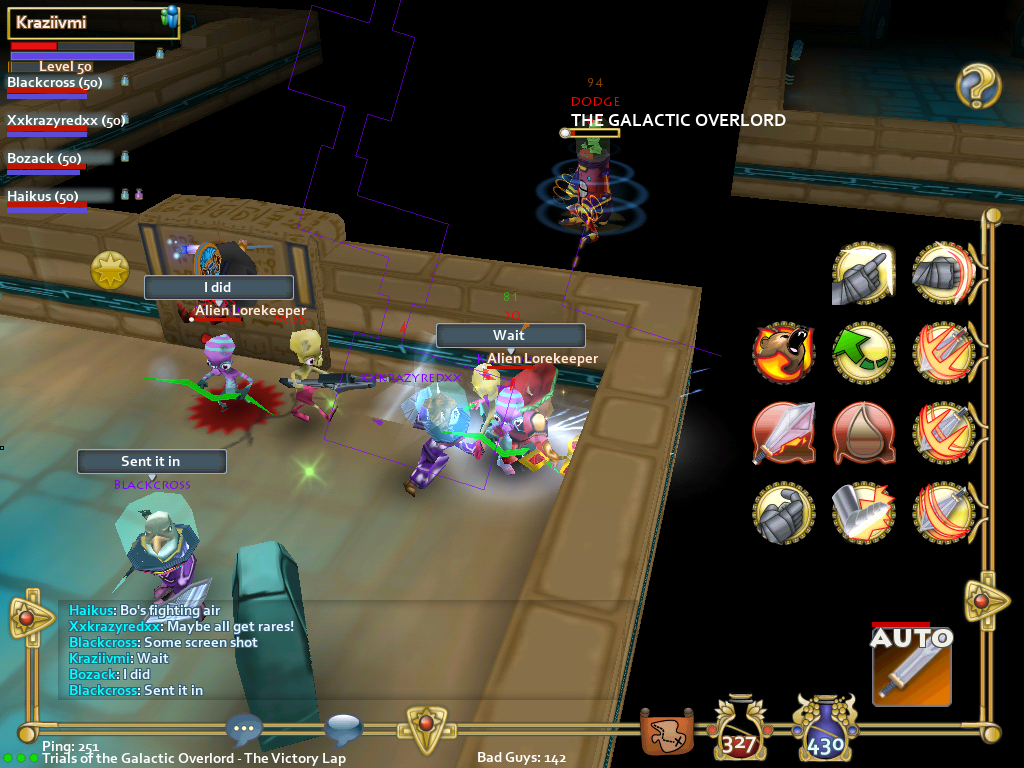
Task: Click the gold star medallion icon
Action: click(x=110, y=269)
